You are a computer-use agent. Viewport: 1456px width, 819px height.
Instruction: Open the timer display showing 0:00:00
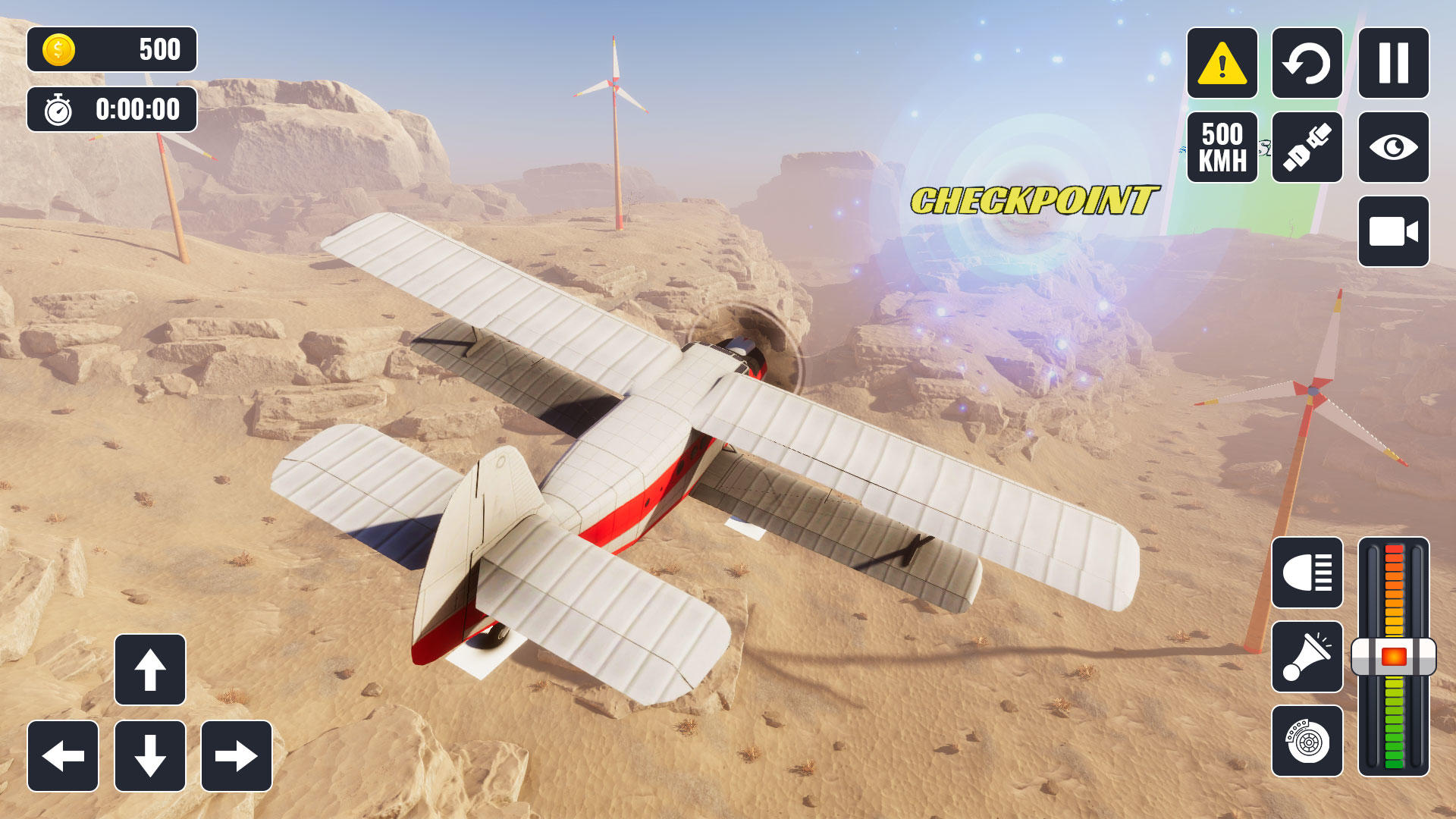[111, 110]
